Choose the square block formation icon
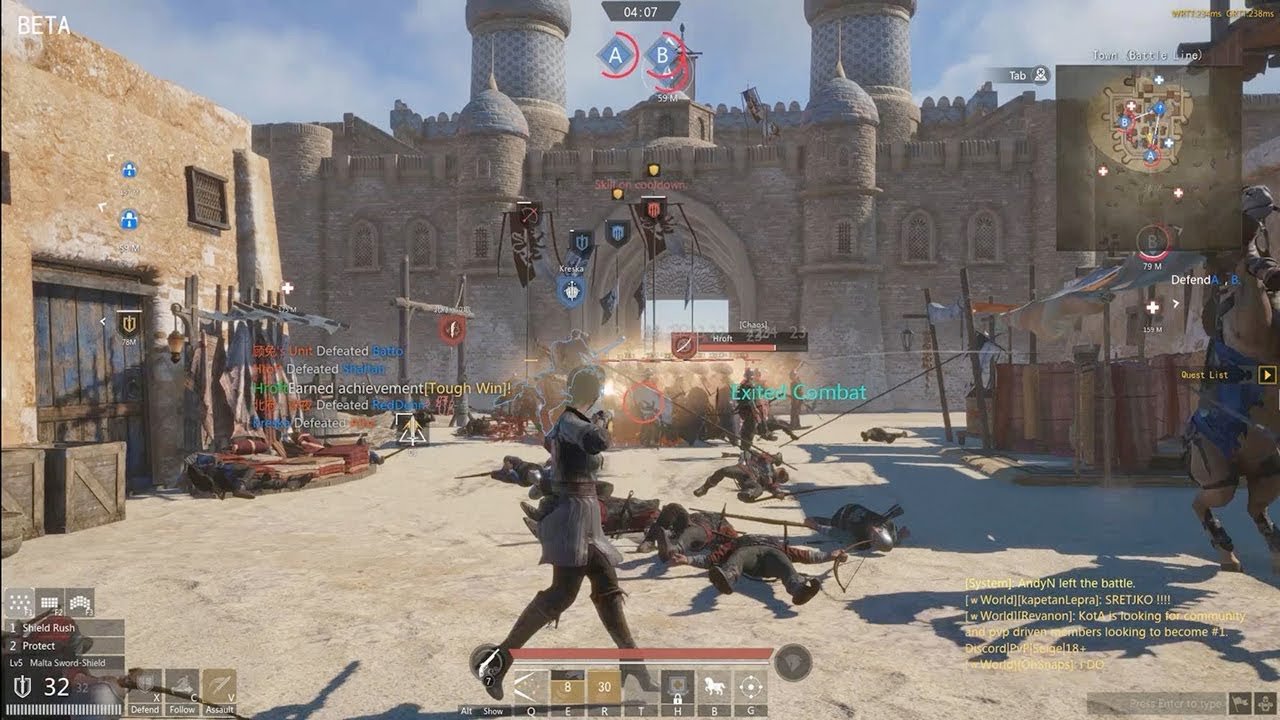The height and width of the screenshot is (720, 1280). pyautogui.click(x=50, y=603)
